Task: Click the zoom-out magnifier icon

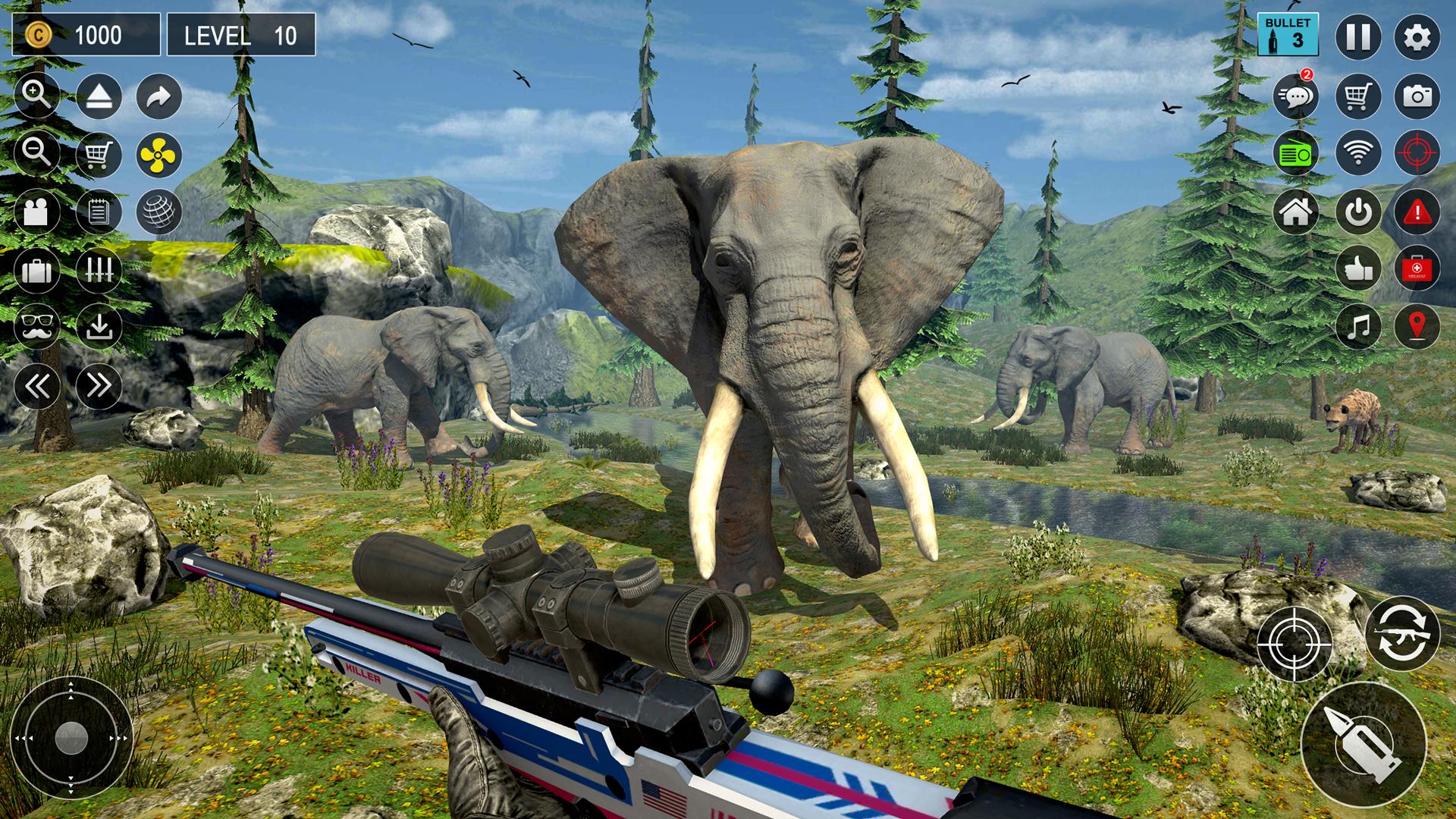Action: tap(36, 153)
